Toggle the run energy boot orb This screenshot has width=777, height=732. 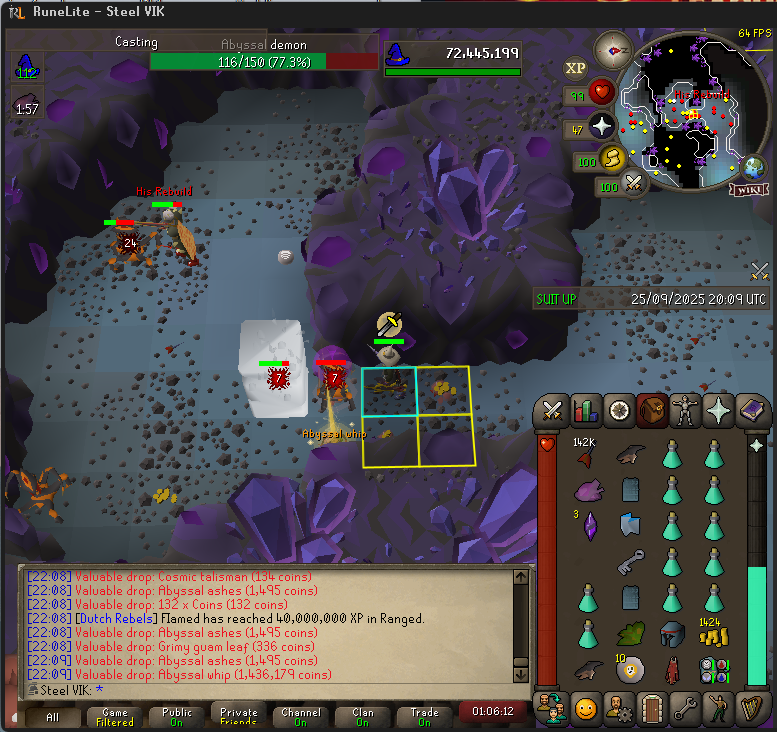click(x=611, y=158)
